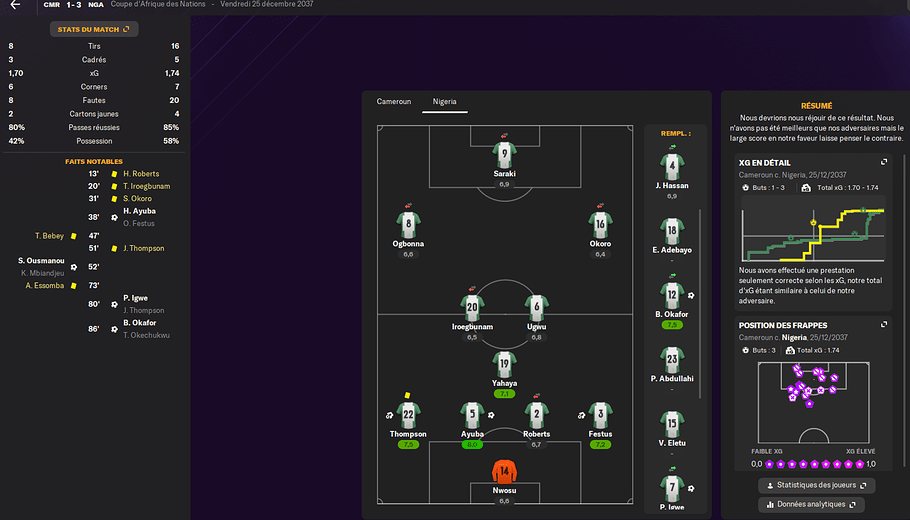Select the Nigeria lineup tab
The image size is (910, 520).
[x=444, y=102]
